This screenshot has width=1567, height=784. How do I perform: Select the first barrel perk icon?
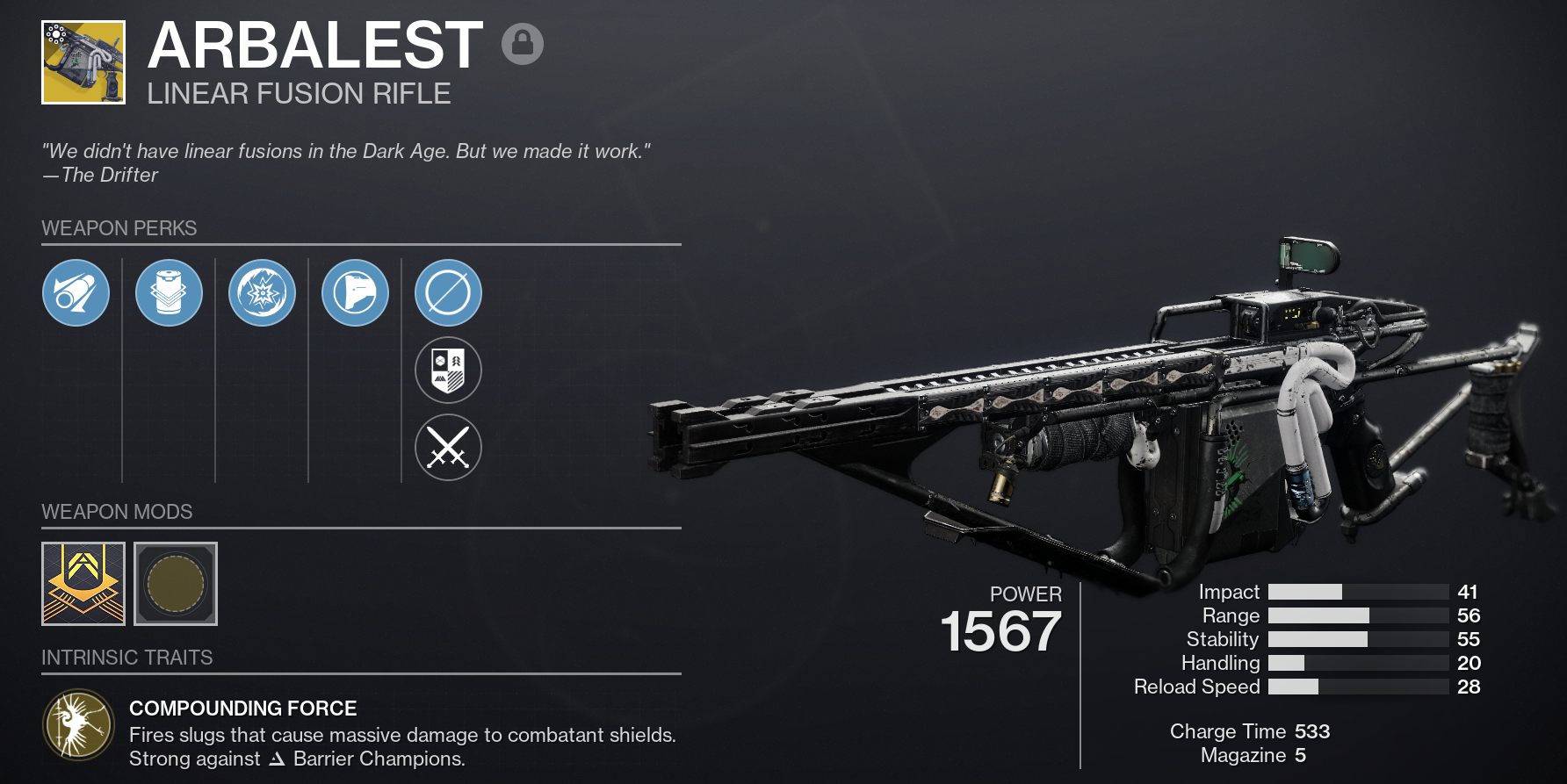(x=76, y=292)
